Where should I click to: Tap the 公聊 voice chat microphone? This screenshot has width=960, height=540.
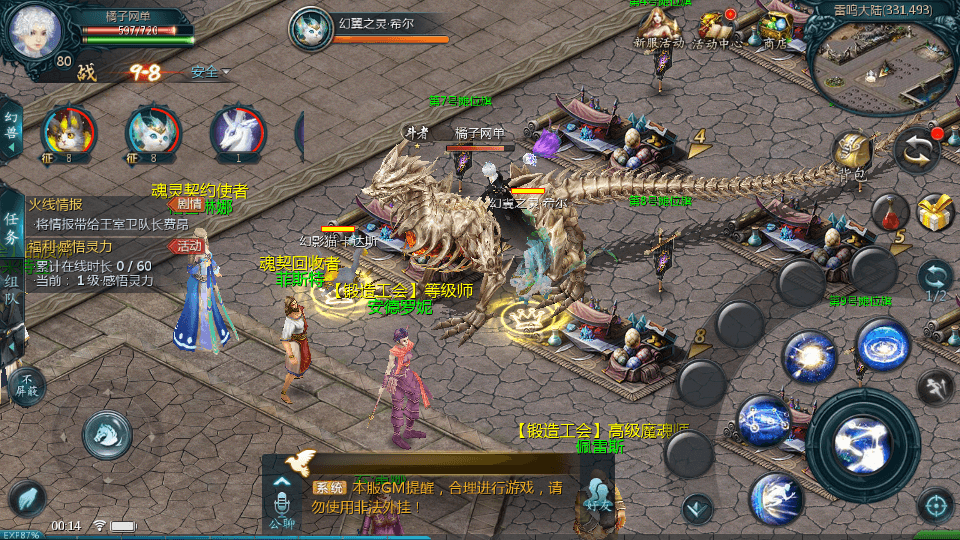pos(281,500)
